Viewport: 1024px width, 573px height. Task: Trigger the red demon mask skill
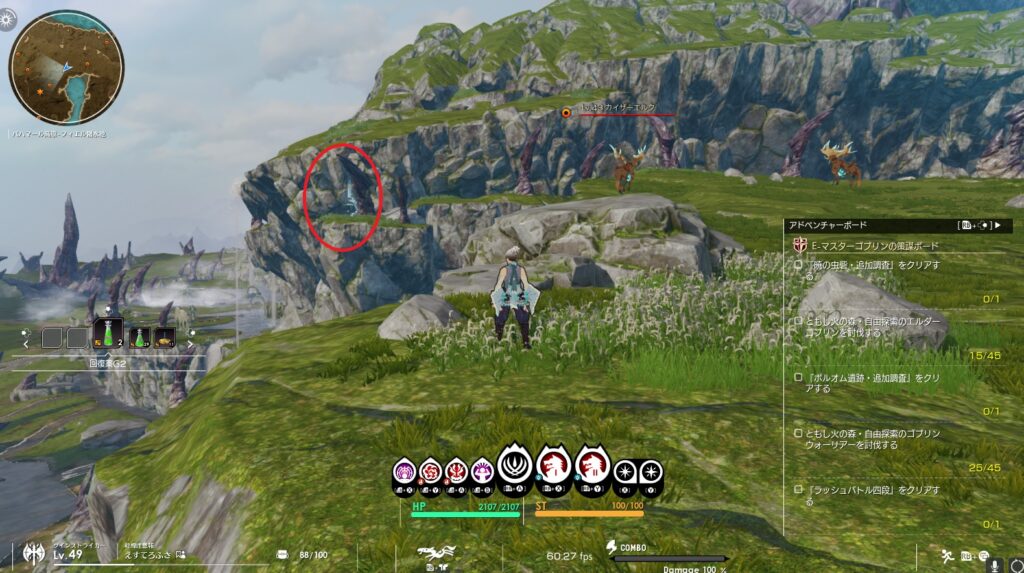(x=456, y=471)
